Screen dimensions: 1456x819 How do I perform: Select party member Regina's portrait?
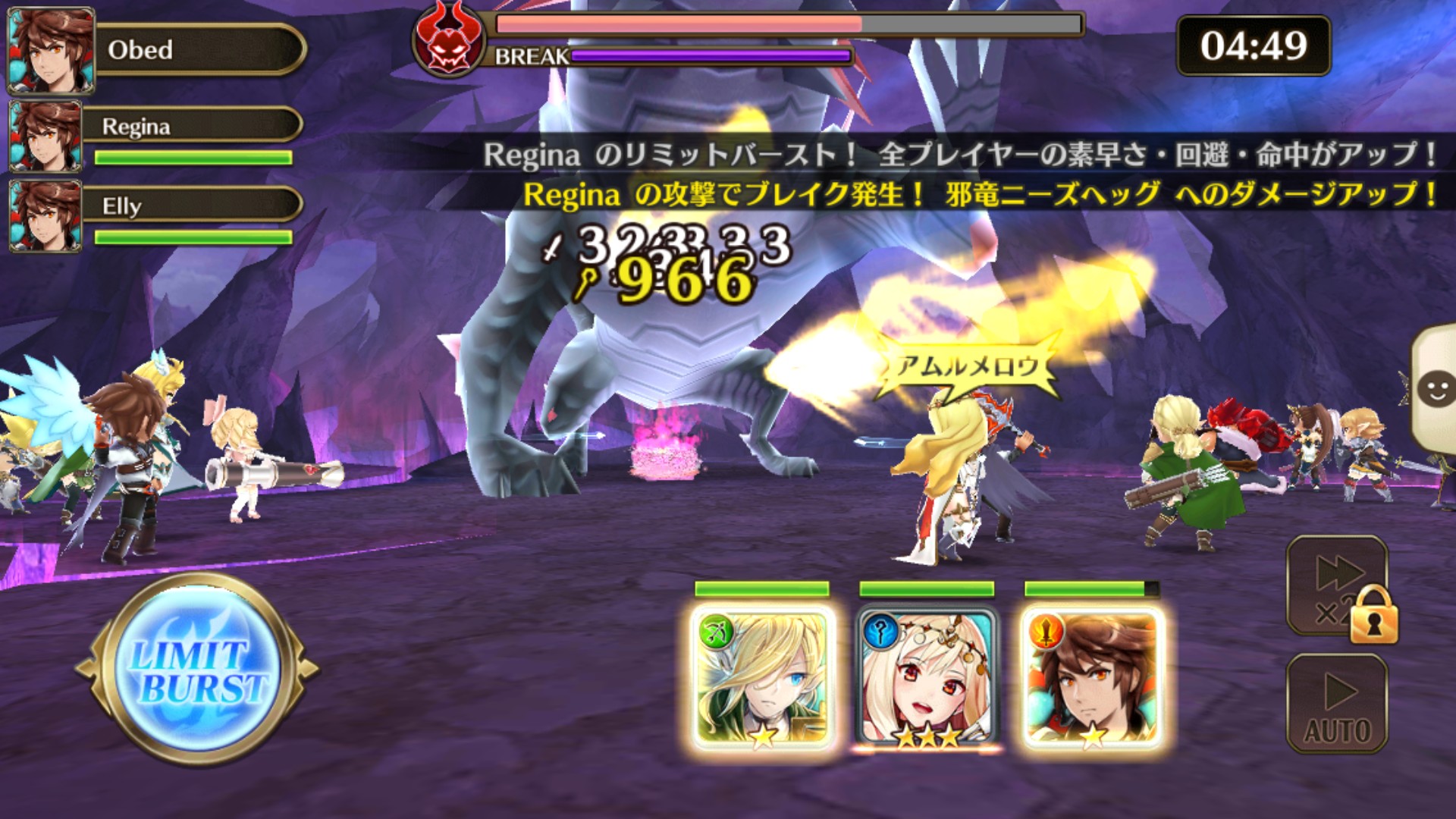tap(46, 136)
